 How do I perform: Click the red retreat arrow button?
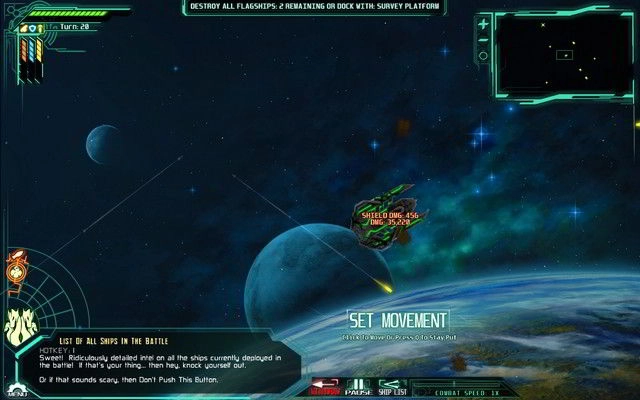tap(324, 385)
